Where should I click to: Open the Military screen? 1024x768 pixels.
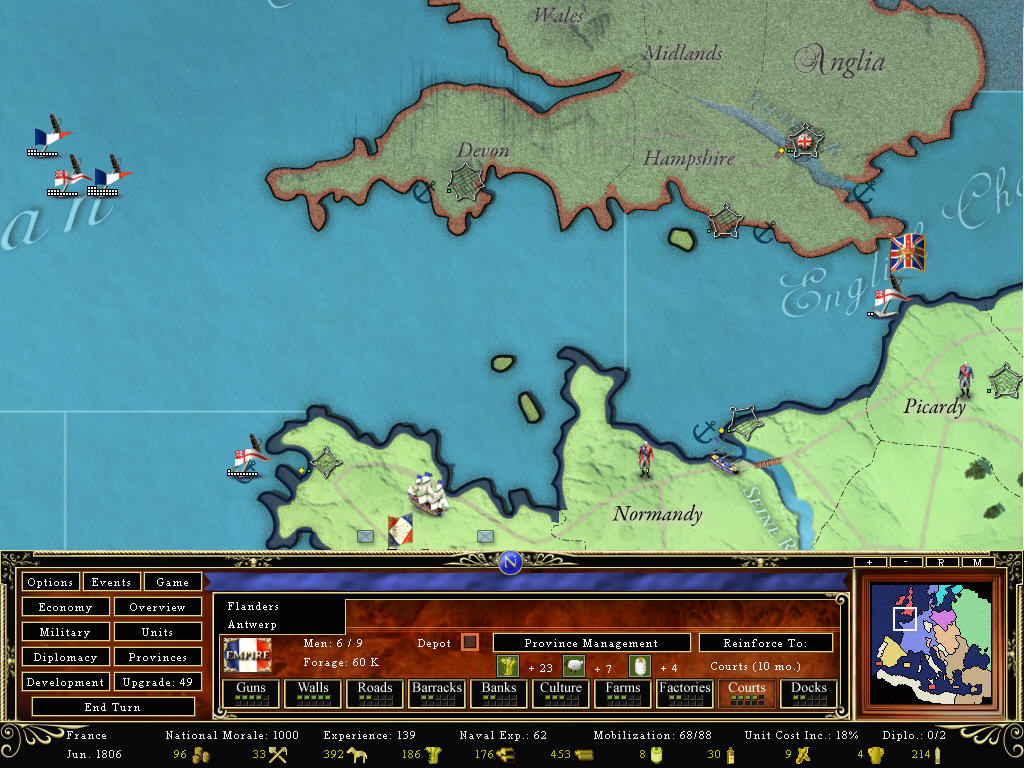(x=65, y=632)
